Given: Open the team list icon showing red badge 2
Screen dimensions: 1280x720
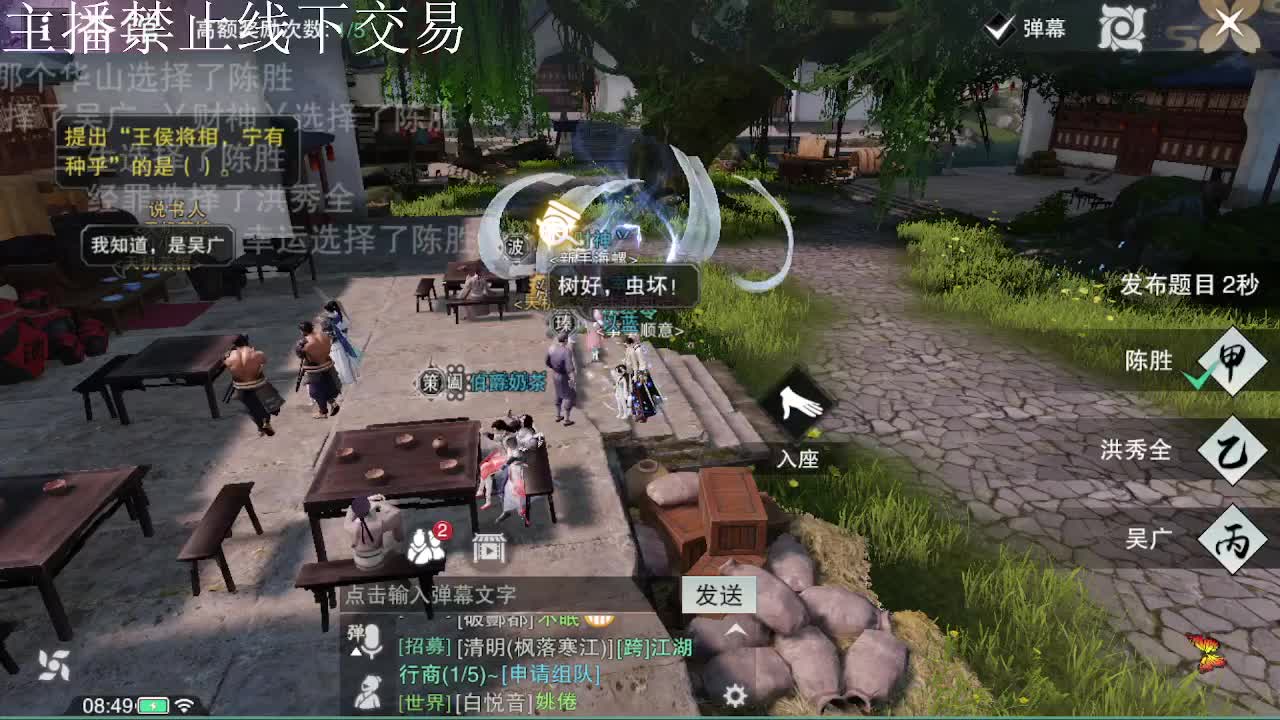Looking at the screenshot, I should click(425, 545).
